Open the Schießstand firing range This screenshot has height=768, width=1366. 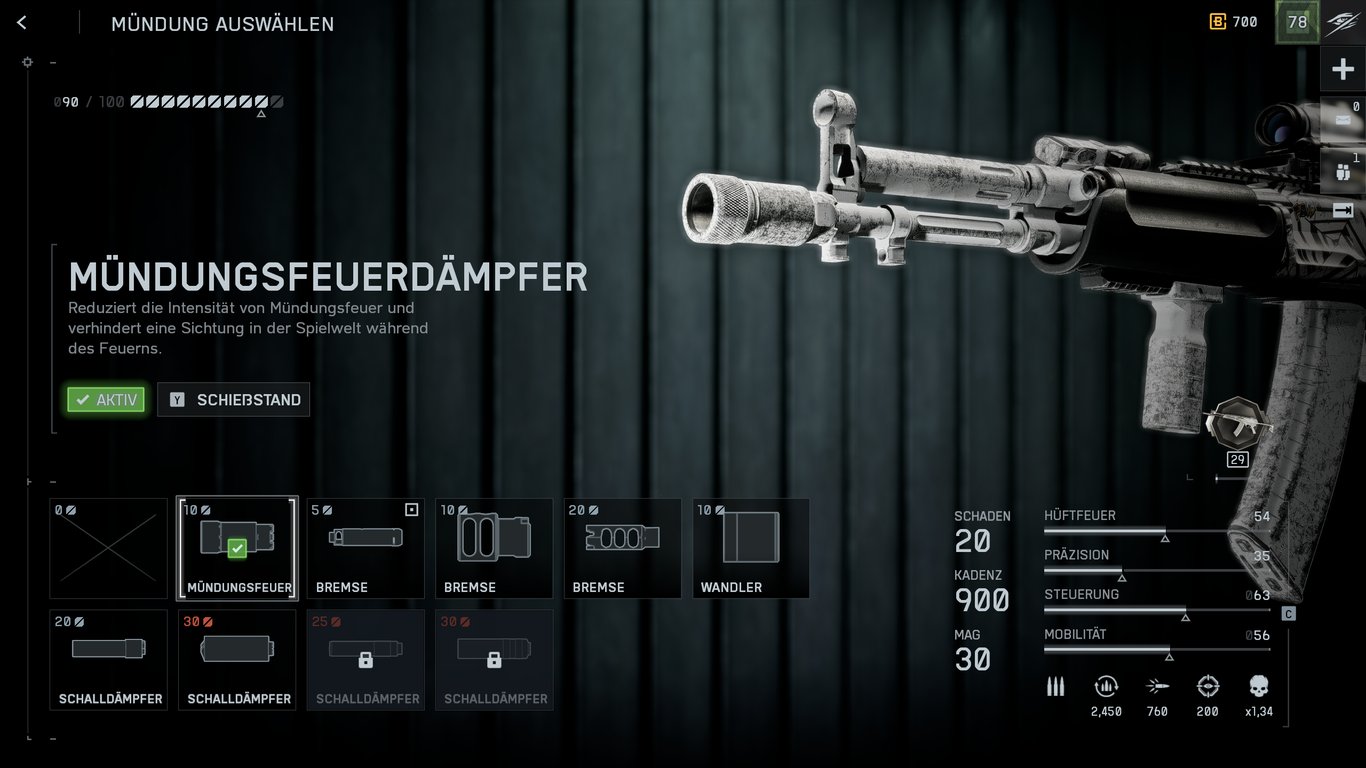(x=234, y=400)
